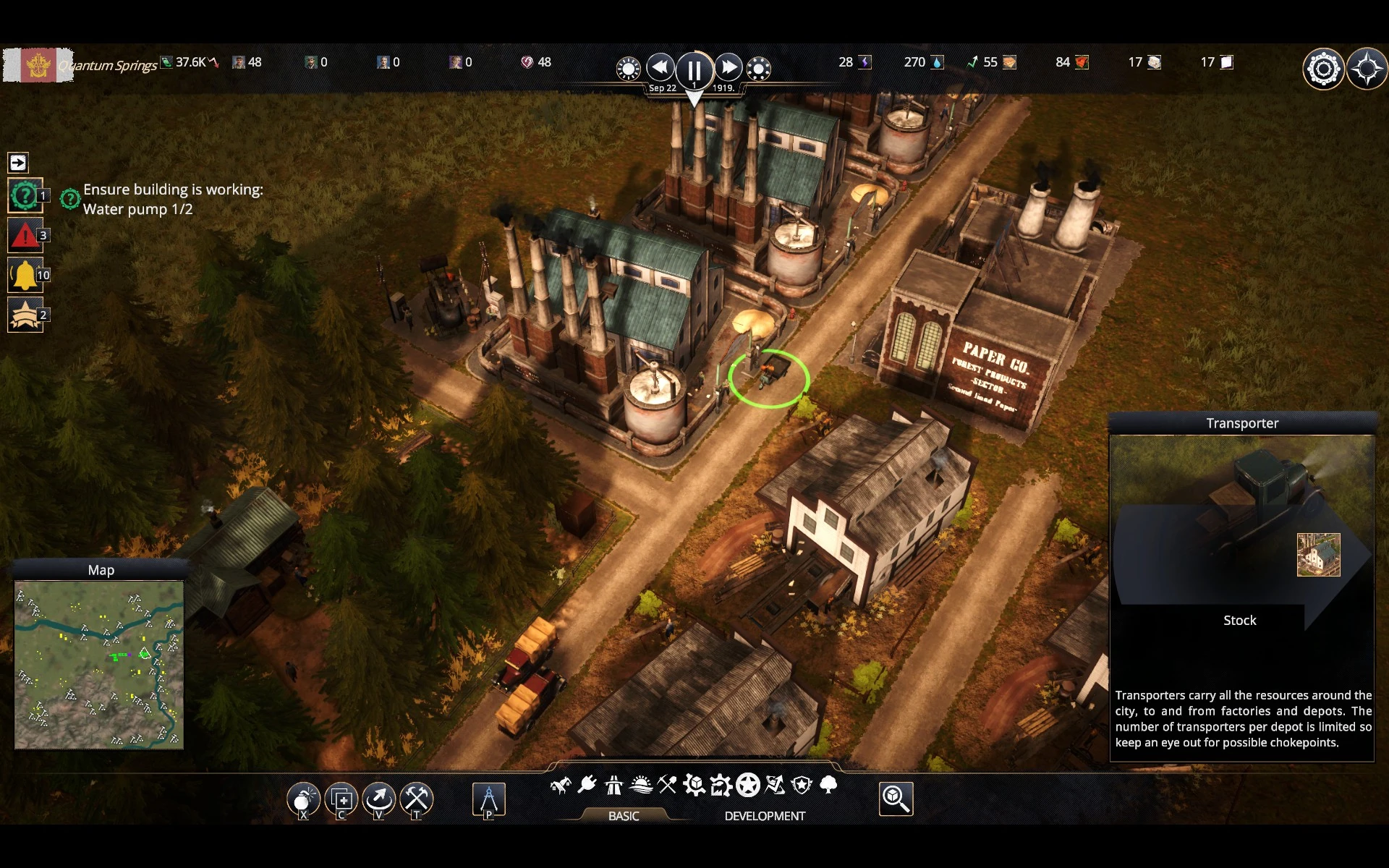This screenshot has height=868, width=1389.
Task: View the yellow bell notifications
Action: (x=25, y=275)
